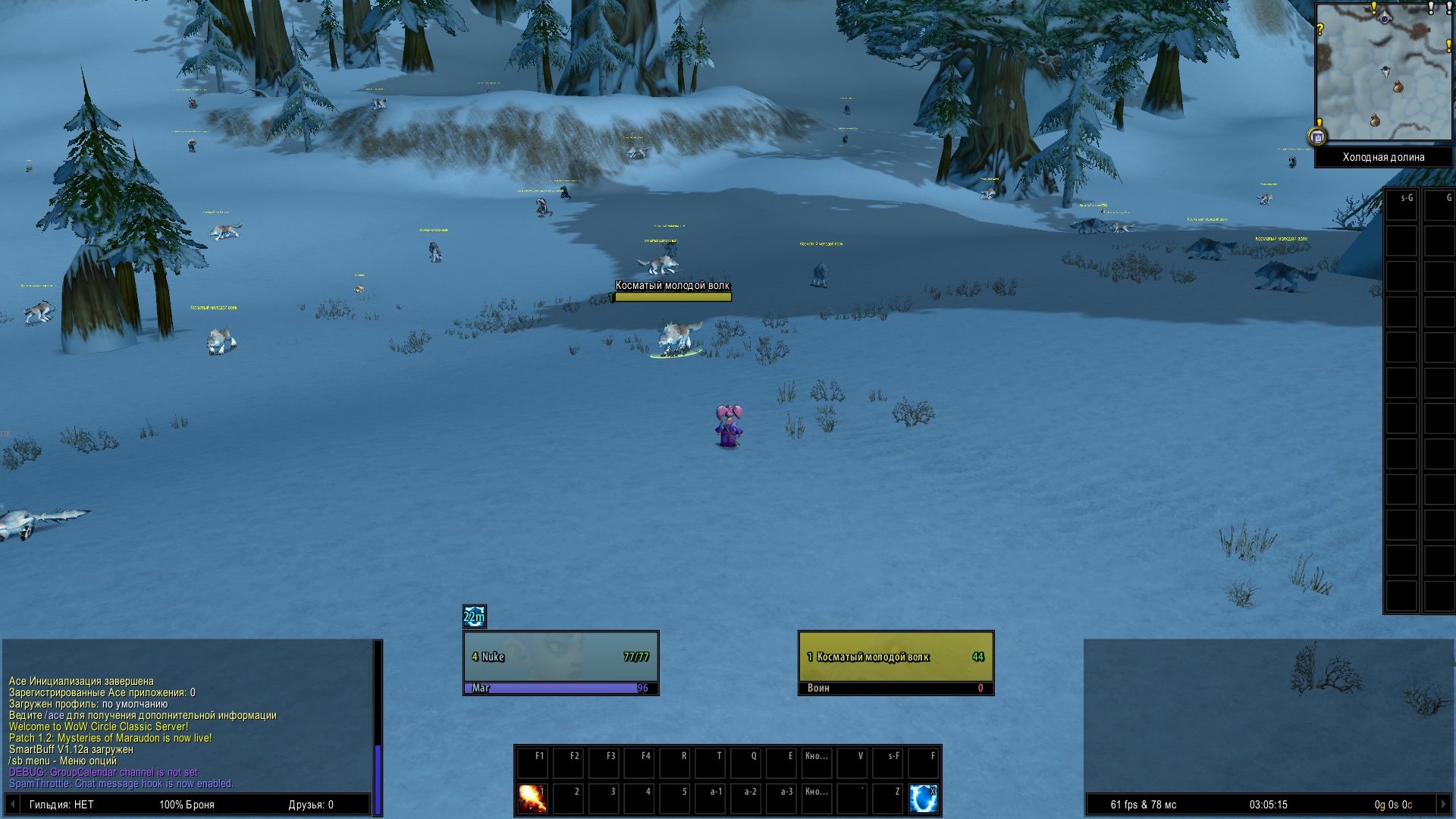The height and width of the screenshot is (819, 1456).
Task: Open the gold money display panel
Action: tap(1393, 805)
